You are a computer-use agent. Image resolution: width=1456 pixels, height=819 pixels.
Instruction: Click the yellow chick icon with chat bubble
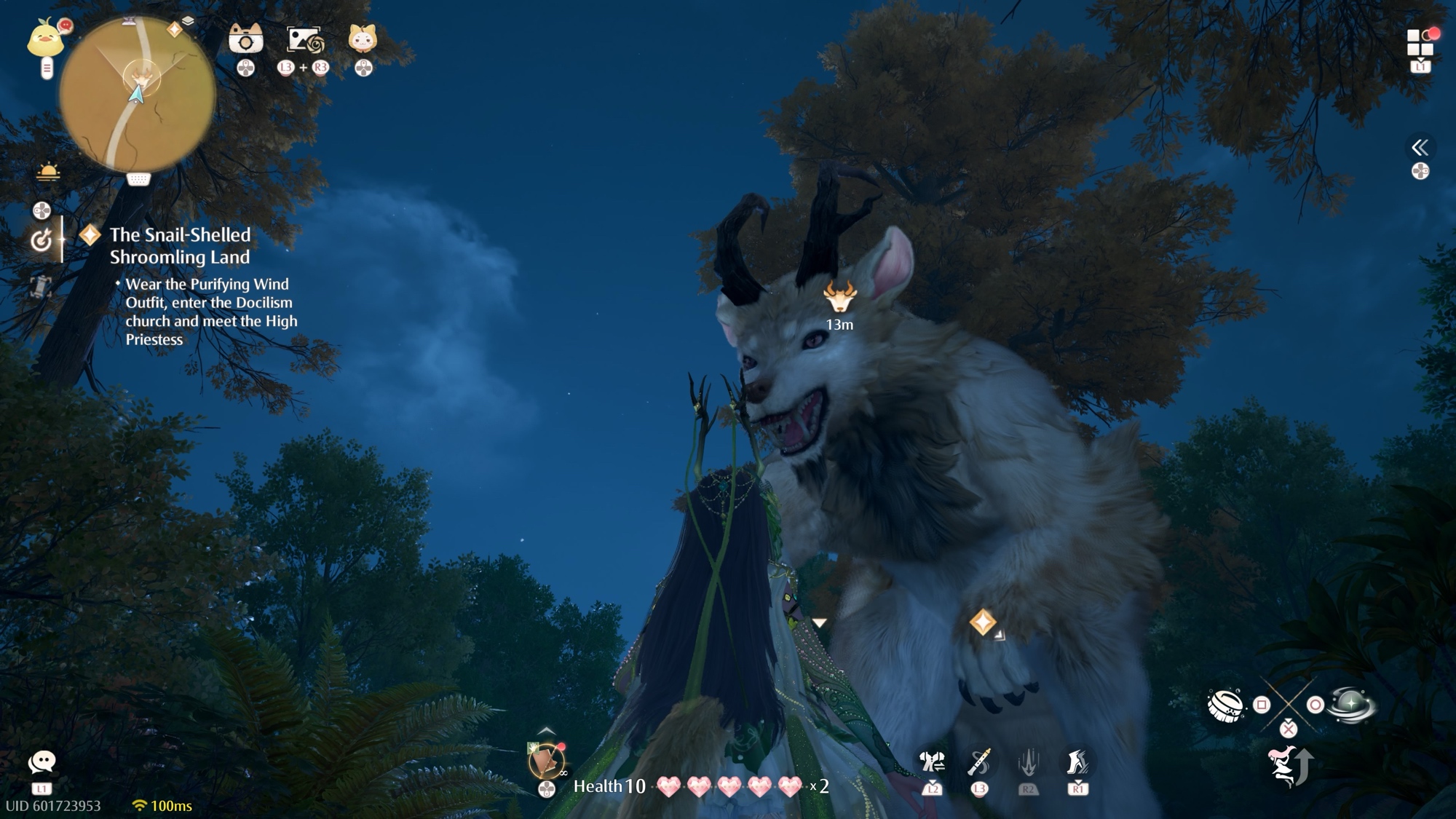[x=46, y=38]
